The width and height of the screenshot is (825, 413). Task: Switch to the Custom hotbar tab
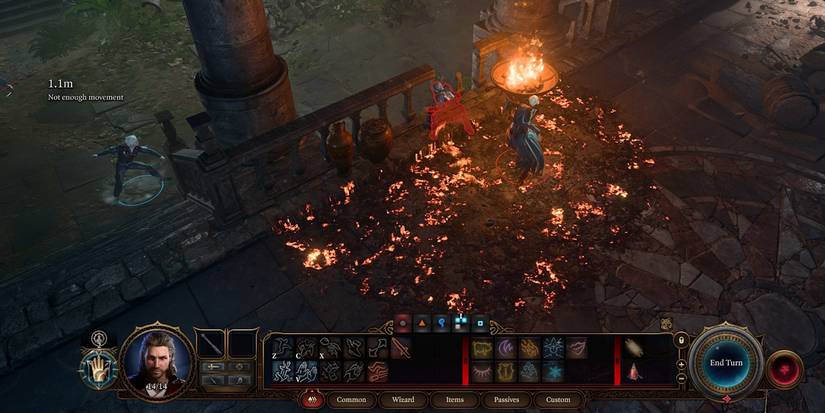559,399
